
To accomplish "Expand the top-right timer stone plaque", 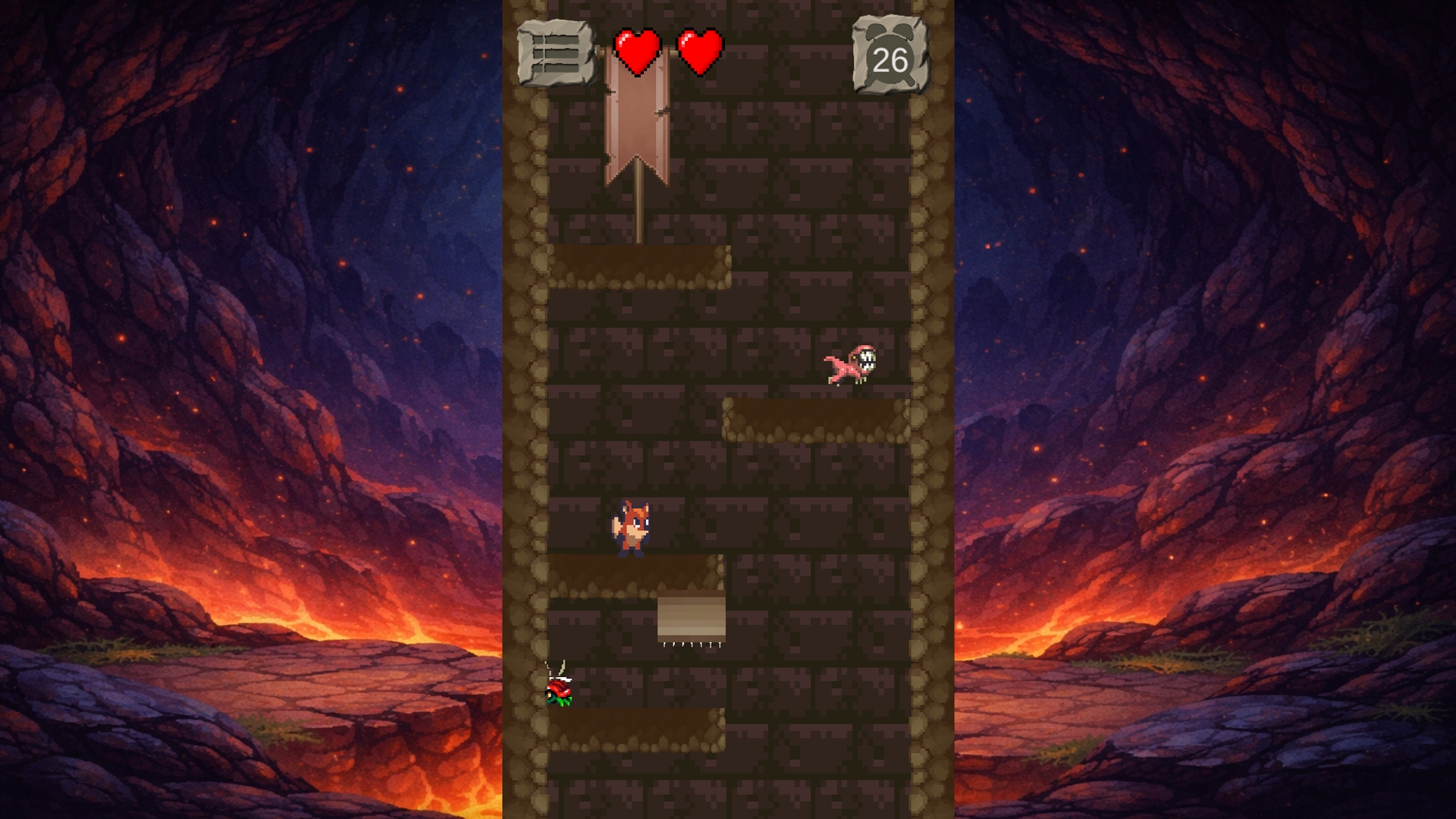I will [x=889, y=55].
